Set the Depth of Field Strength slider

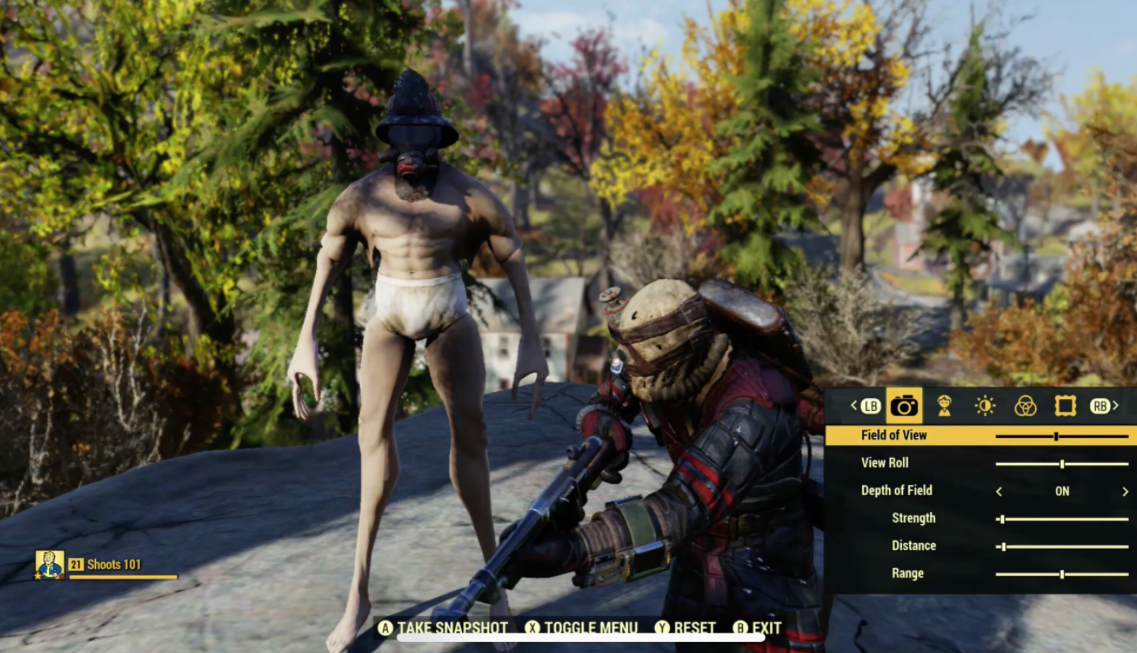[x=1001, y=519]
